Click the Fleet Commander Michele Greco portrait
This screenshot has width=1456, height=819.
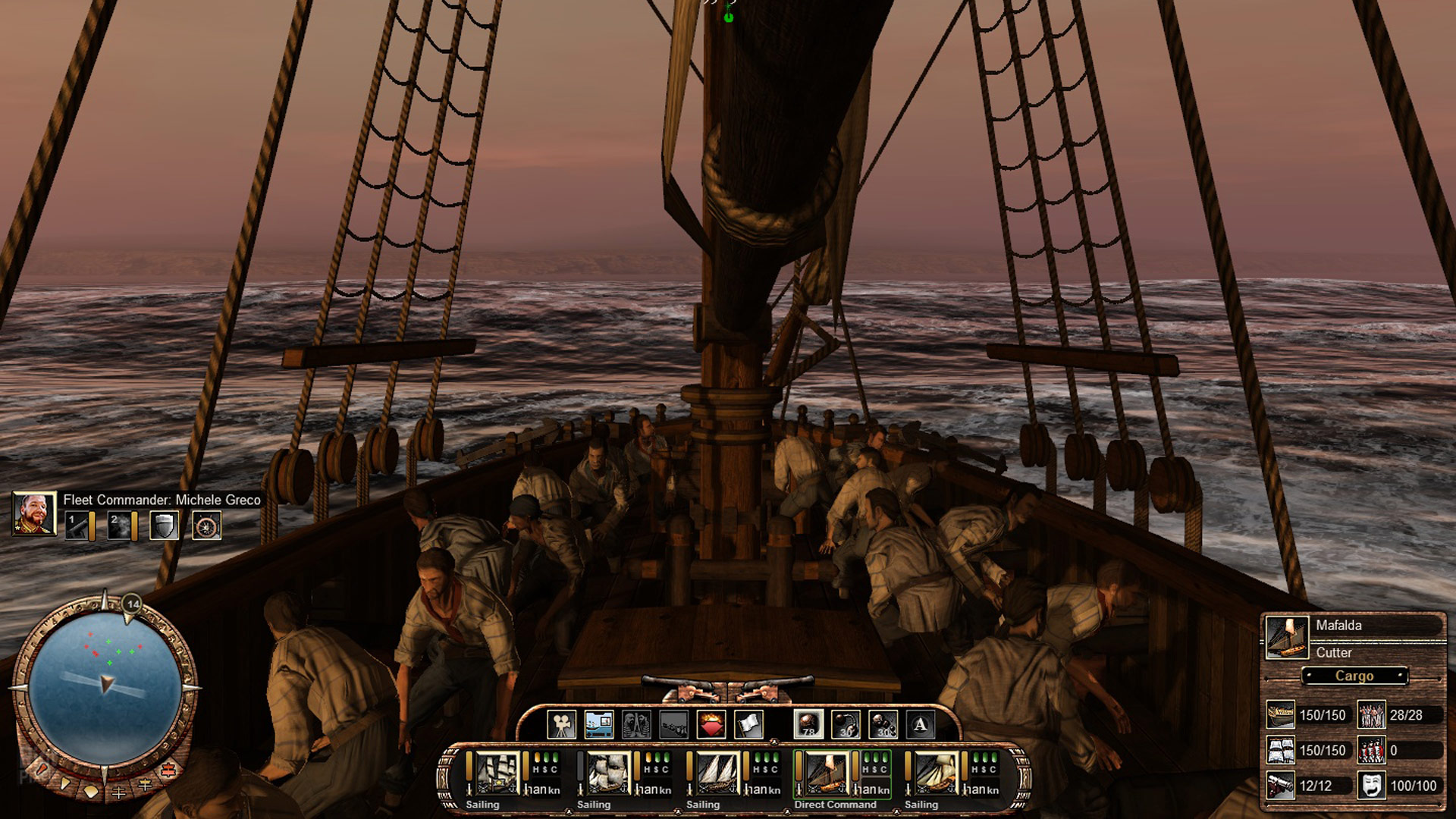point(34,513)
